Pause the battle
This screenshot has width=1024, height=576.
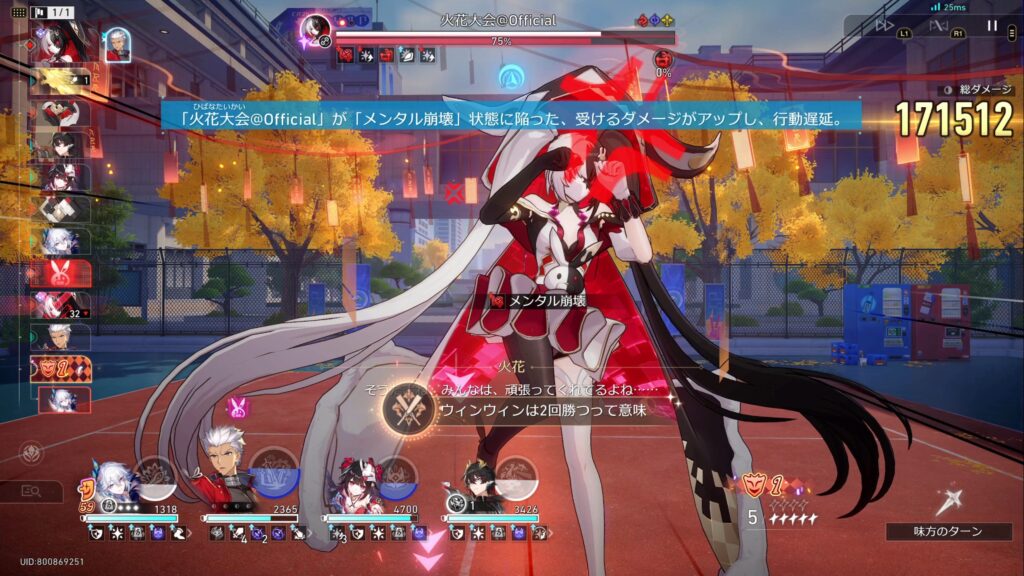992,26
